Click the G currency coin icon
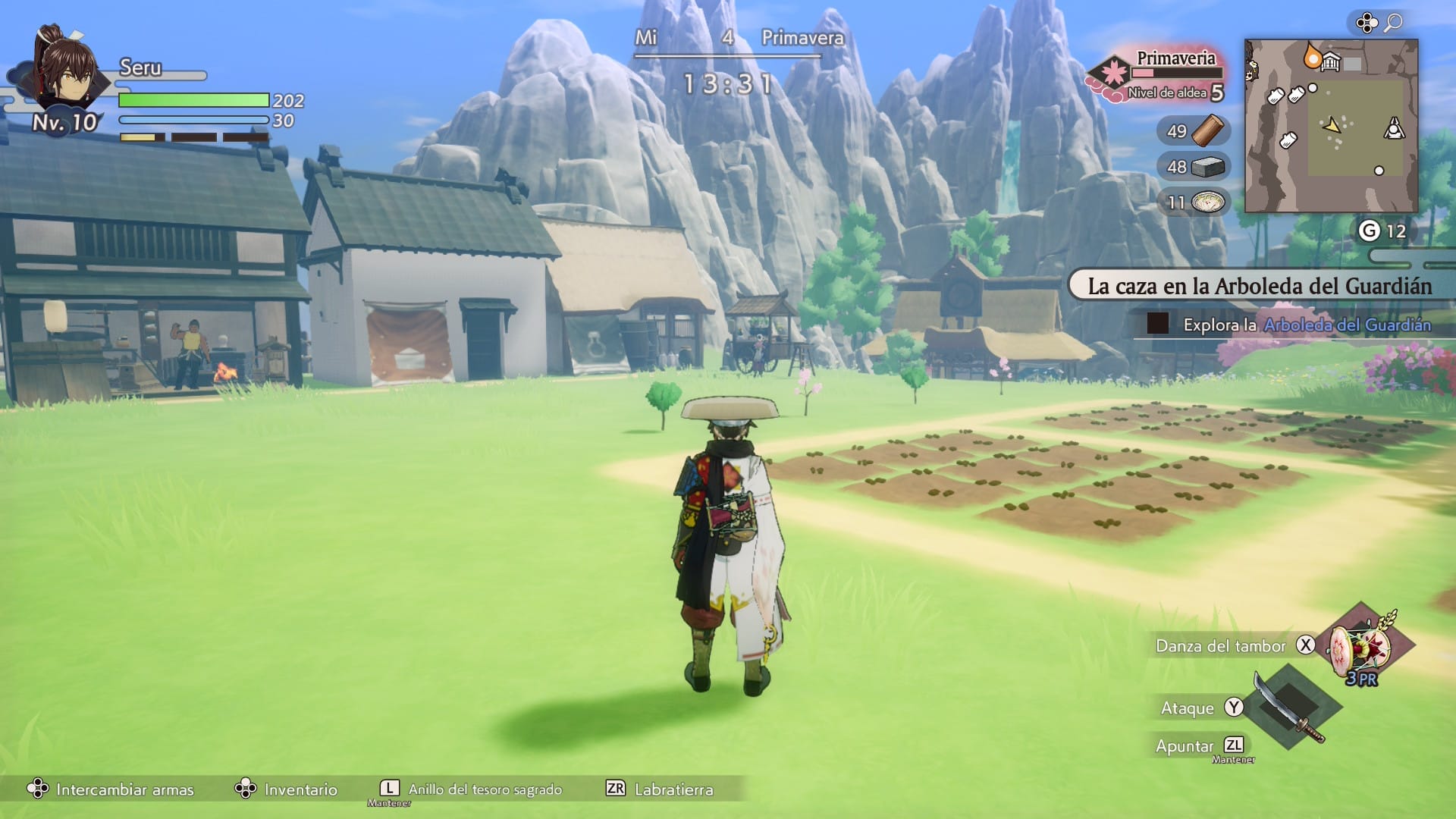Viewport: 1456px width, 819px height. (1370, 228)
